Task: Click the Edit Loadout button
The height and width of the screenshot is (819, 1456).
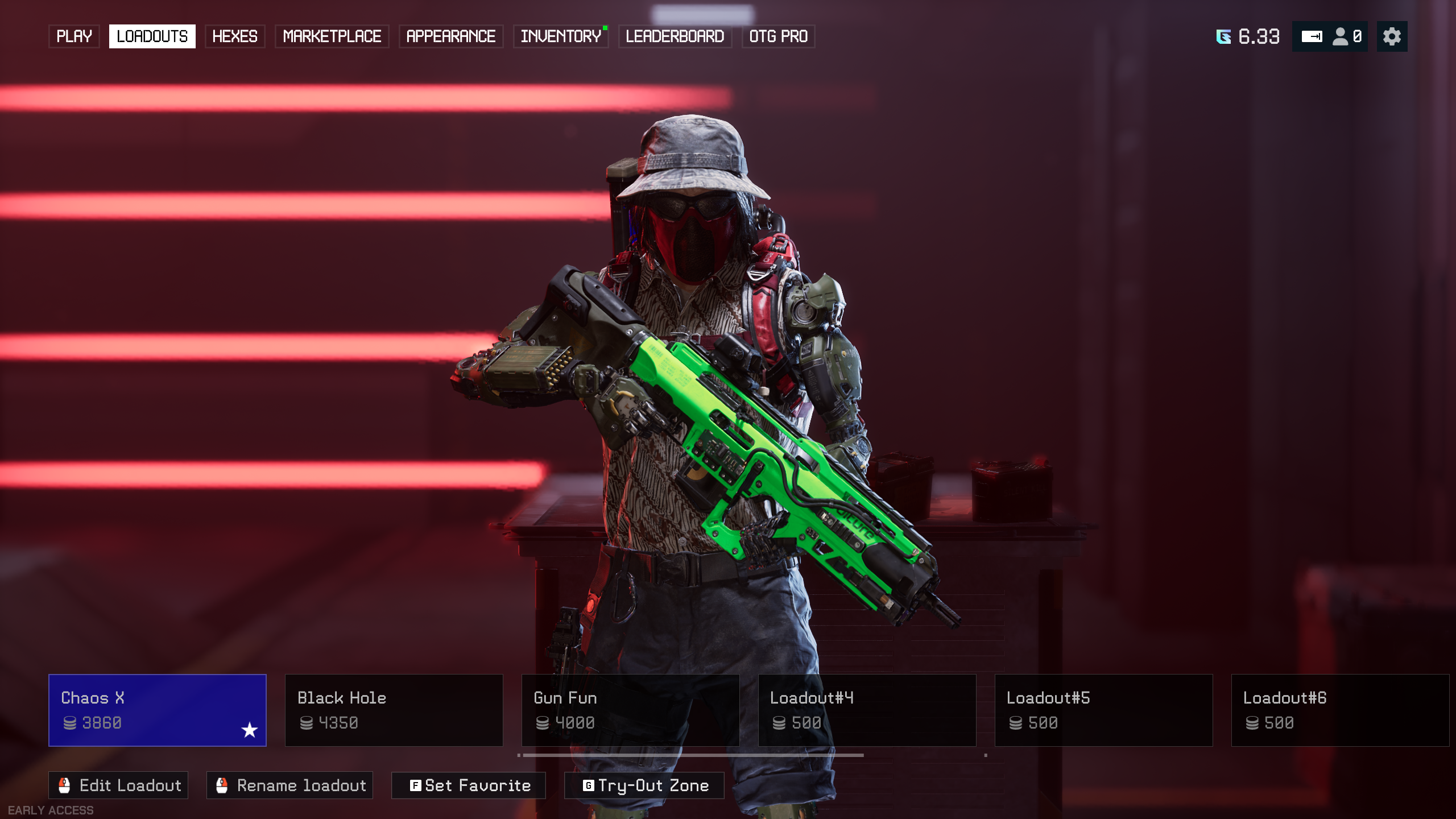Action: [118, 785]
